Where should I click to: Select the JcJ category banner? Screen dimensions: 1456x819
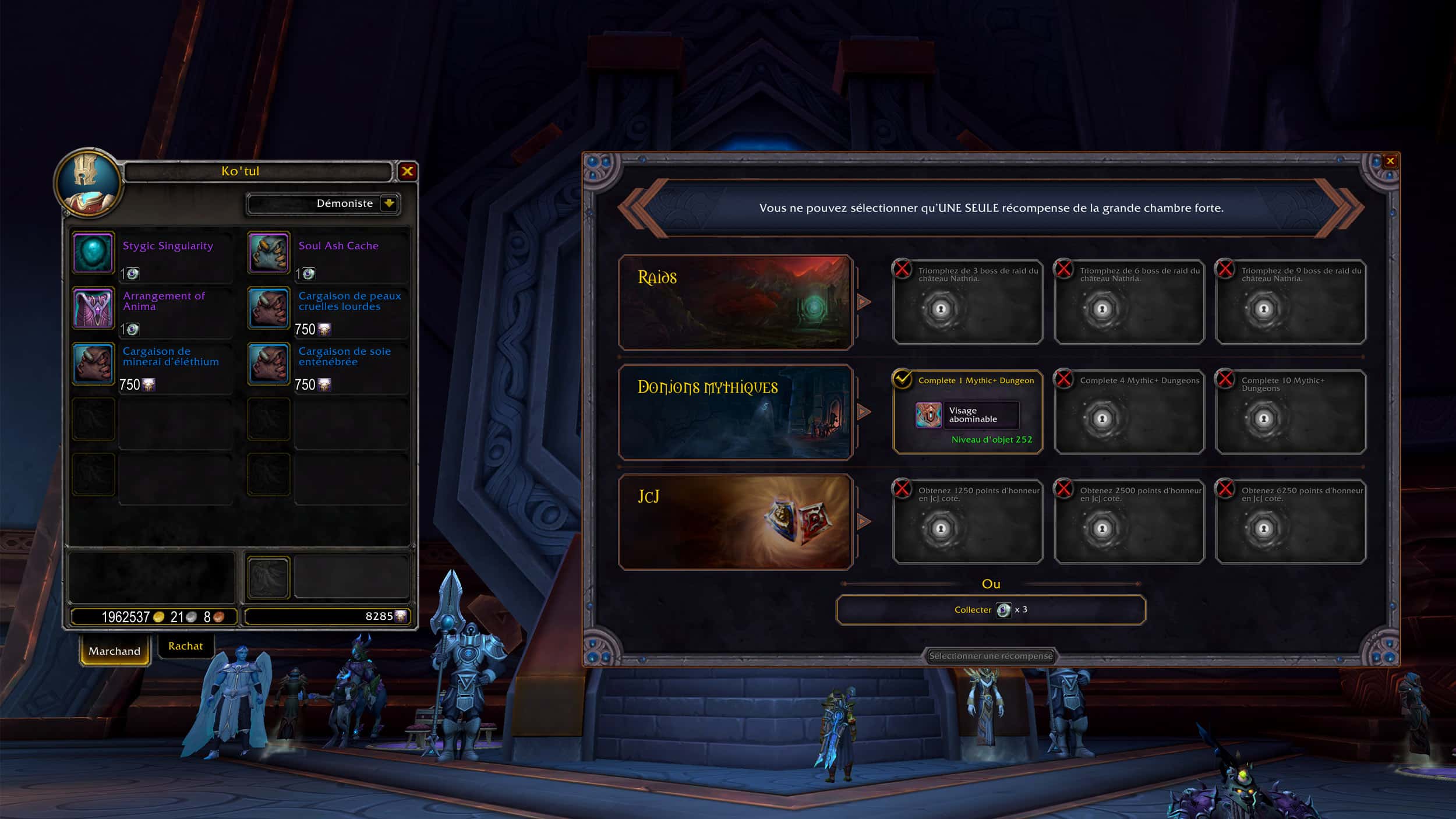pyautogui.click(x=736, y=522)
